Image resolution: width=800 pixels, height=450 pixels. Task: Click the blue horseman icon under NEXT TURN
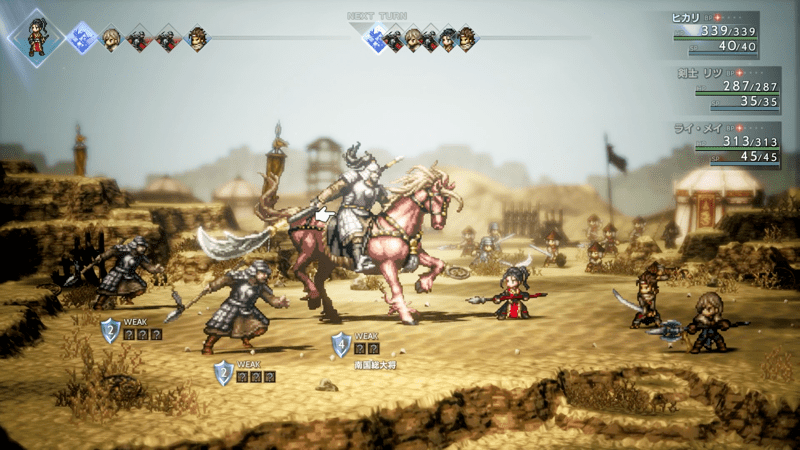[x=377, y=39]
